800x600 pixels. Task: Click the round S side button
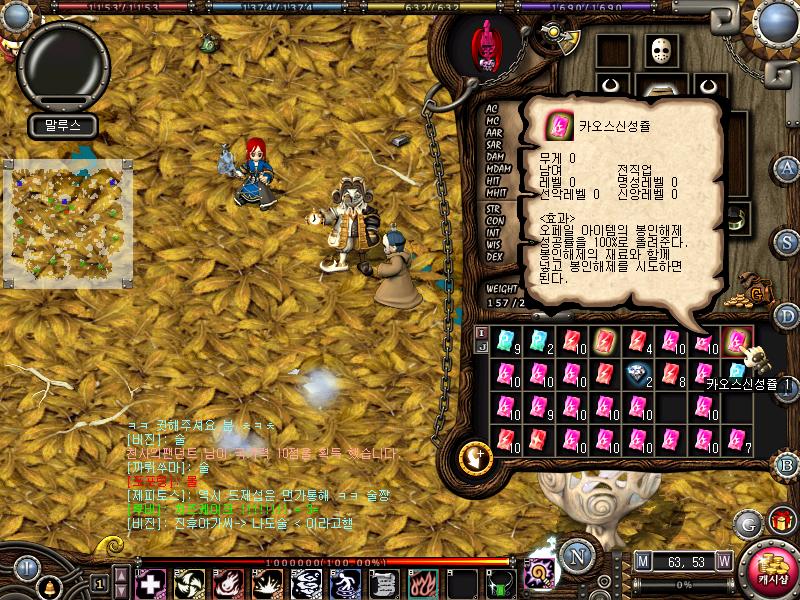[x=787, y=241]
